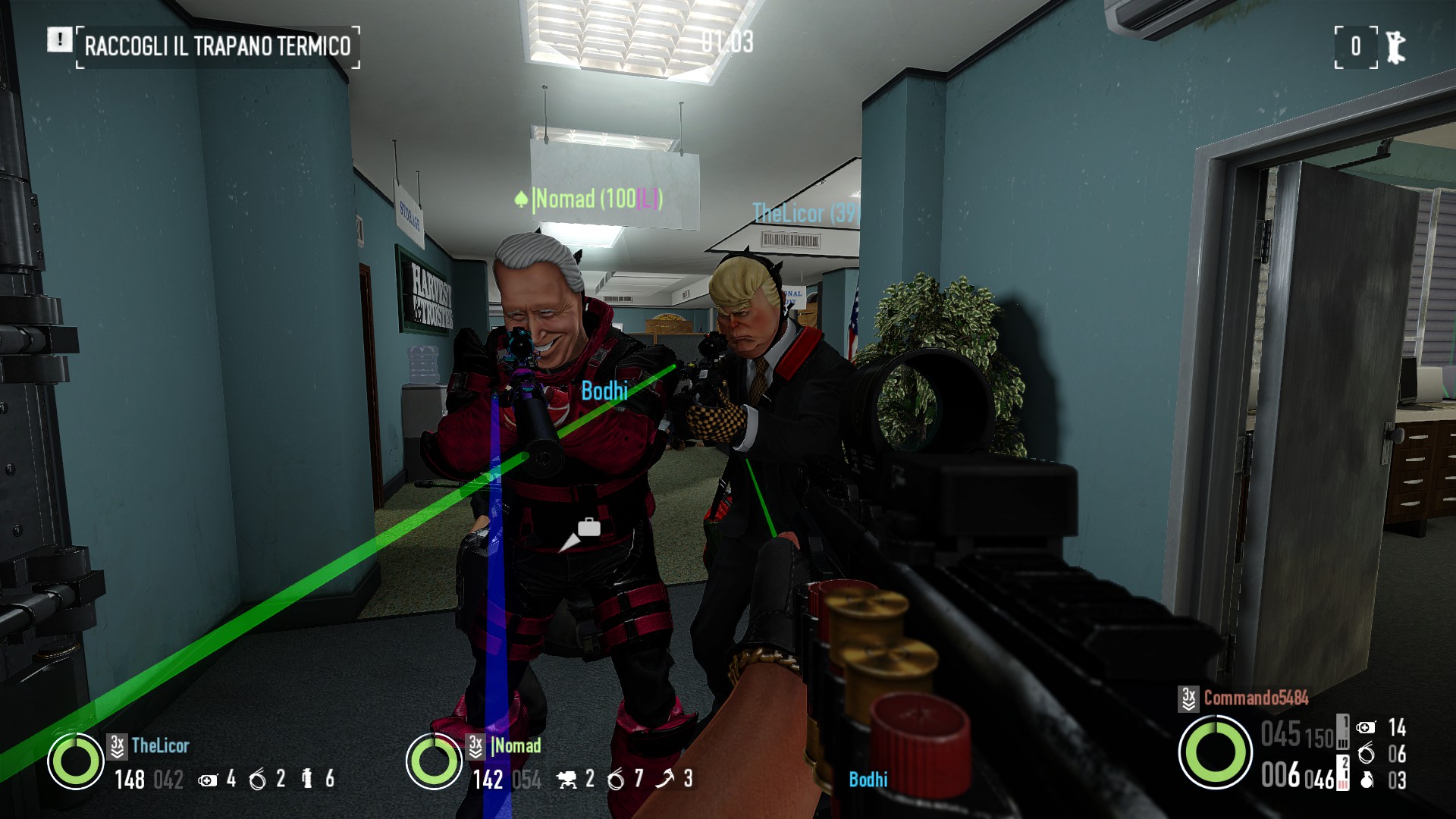Image resolution: width=1456 pixels, height=819 pixels.
Task: Click the briefcase waypoint marker
Action: (x=588, y=528)
